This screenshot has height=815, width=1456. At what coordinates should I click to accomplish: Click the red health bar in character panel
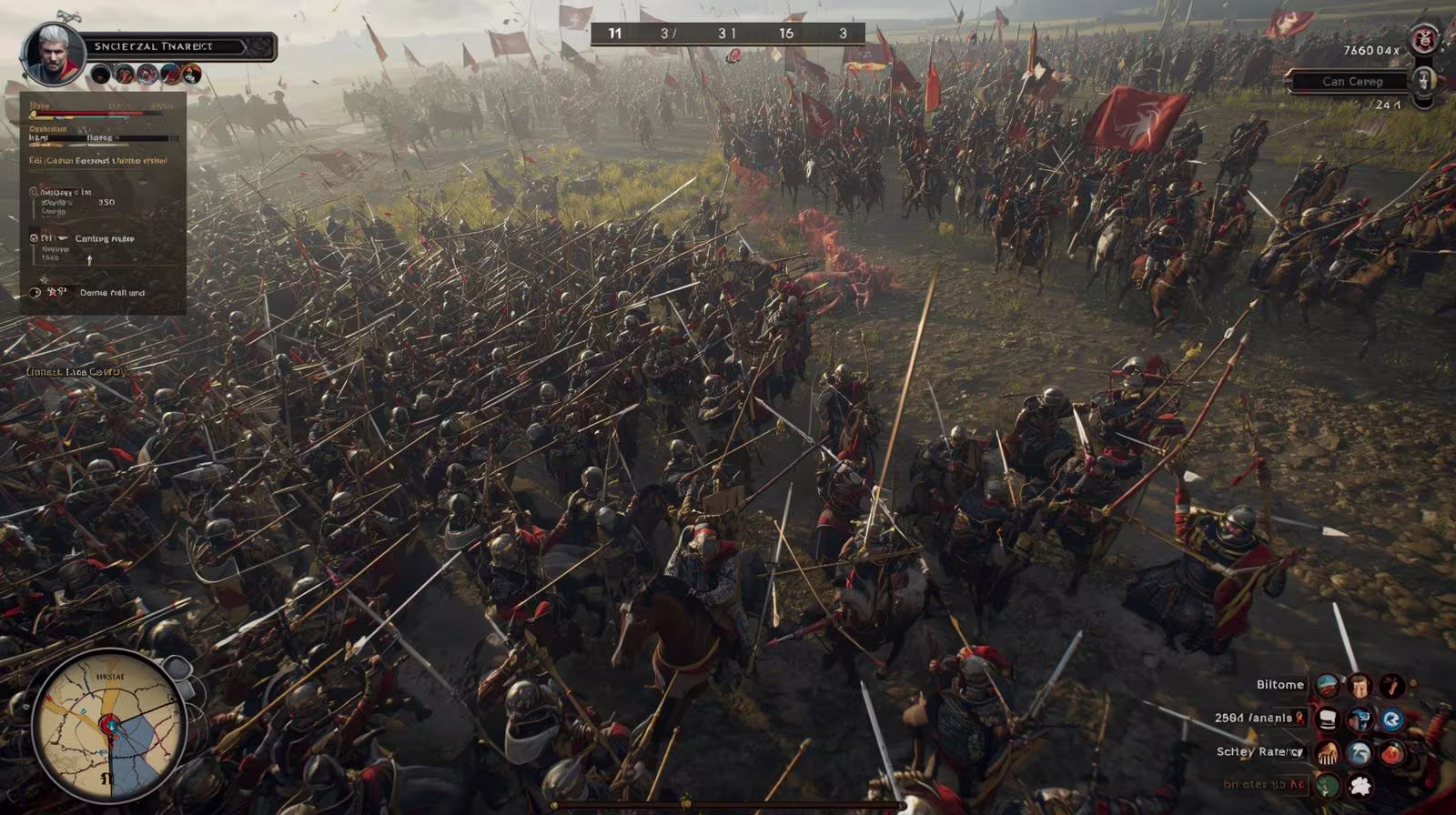(x=87, y=114)
